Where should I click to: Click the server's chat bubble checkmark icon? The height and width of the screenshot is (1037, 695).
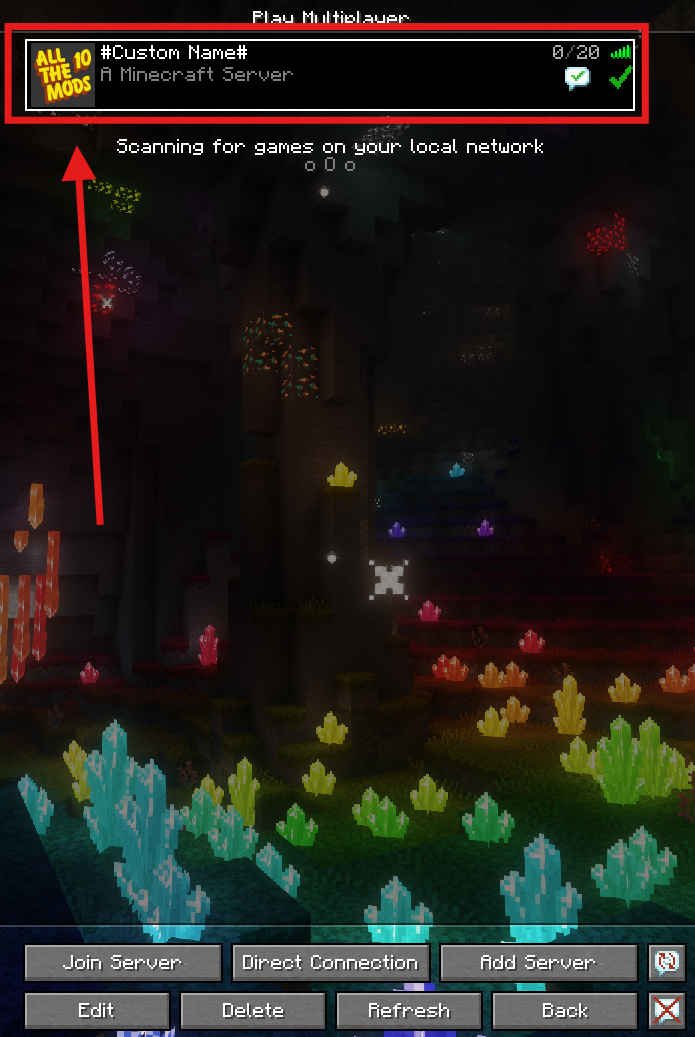click(578, 79)
